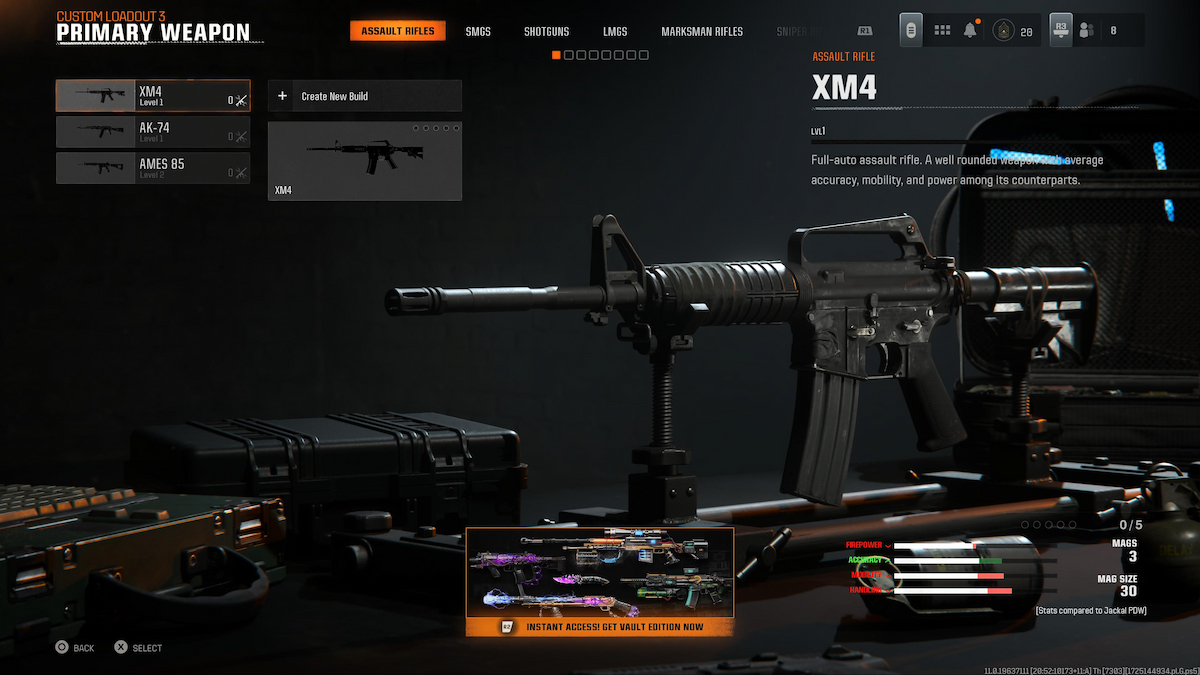Open the grid menu icon
1200x675 pixels.
click(942, 31)
